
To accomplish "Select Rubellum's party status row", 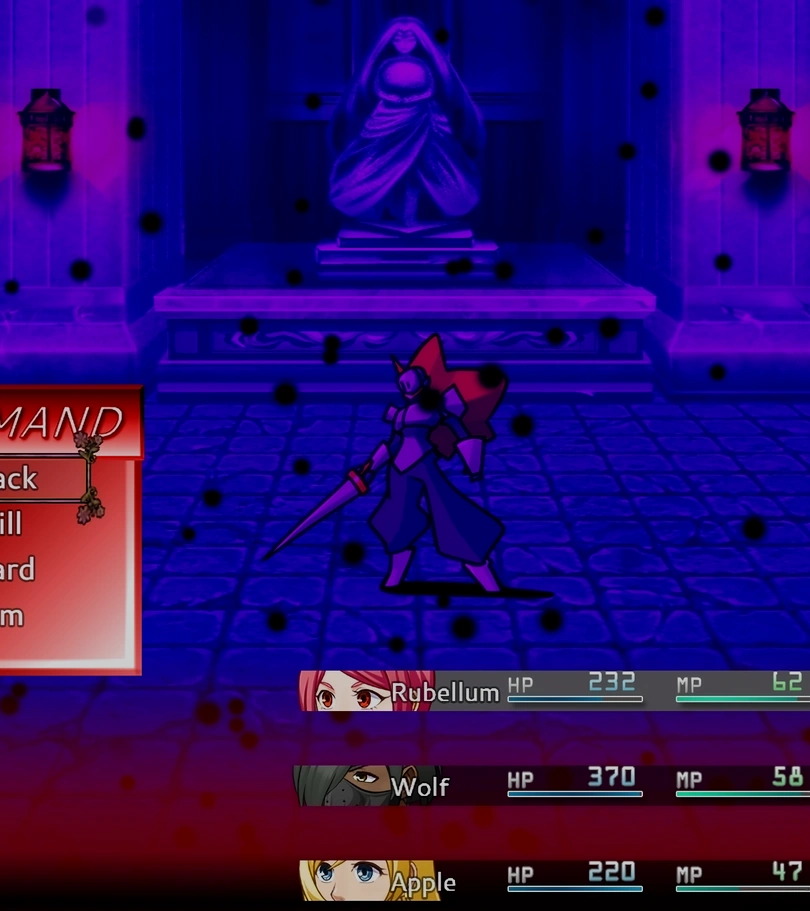I will [553, 690].
